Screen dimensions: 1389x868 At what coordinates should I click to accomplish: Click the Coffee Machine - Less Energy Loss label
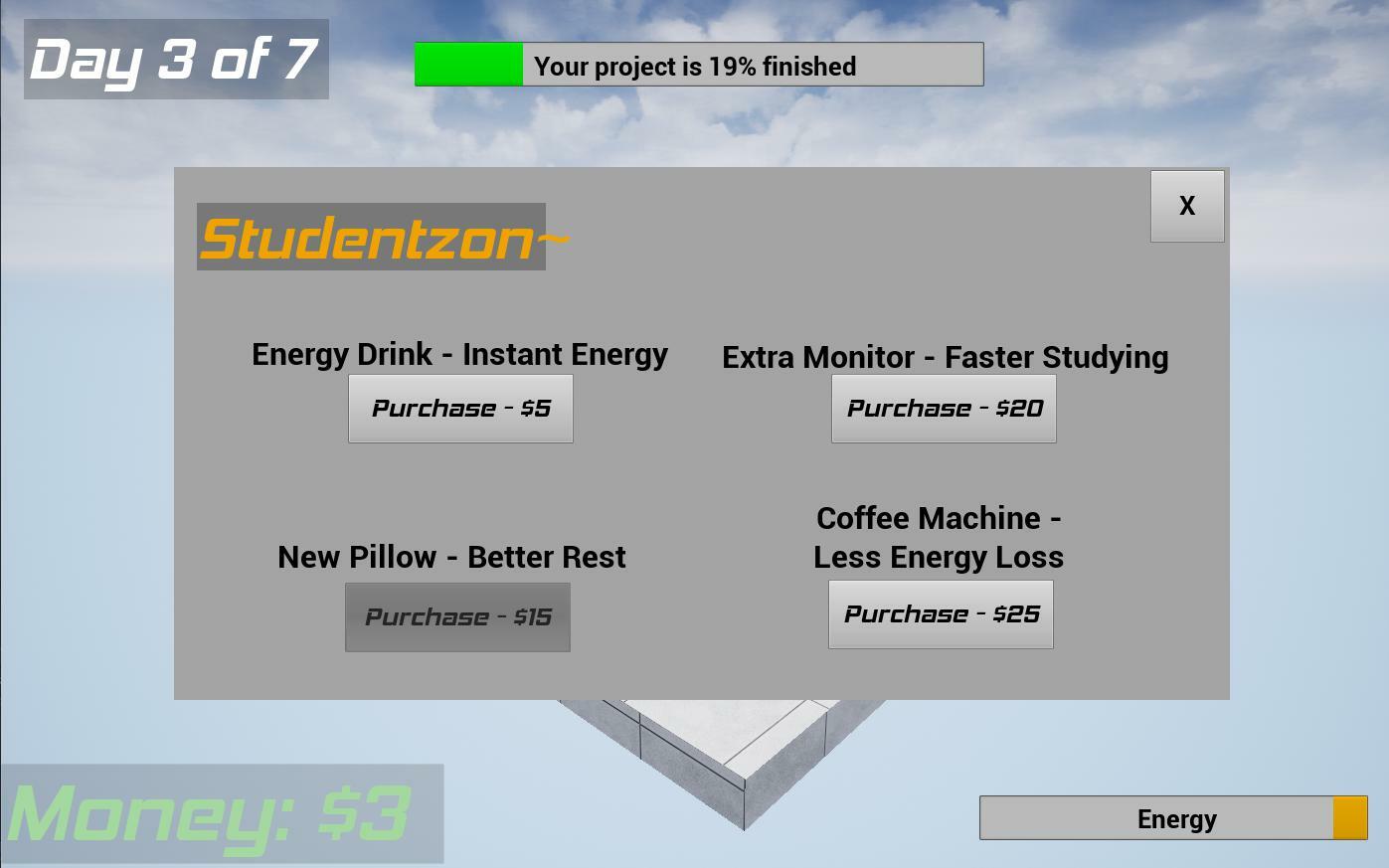[x=939, y=537]
